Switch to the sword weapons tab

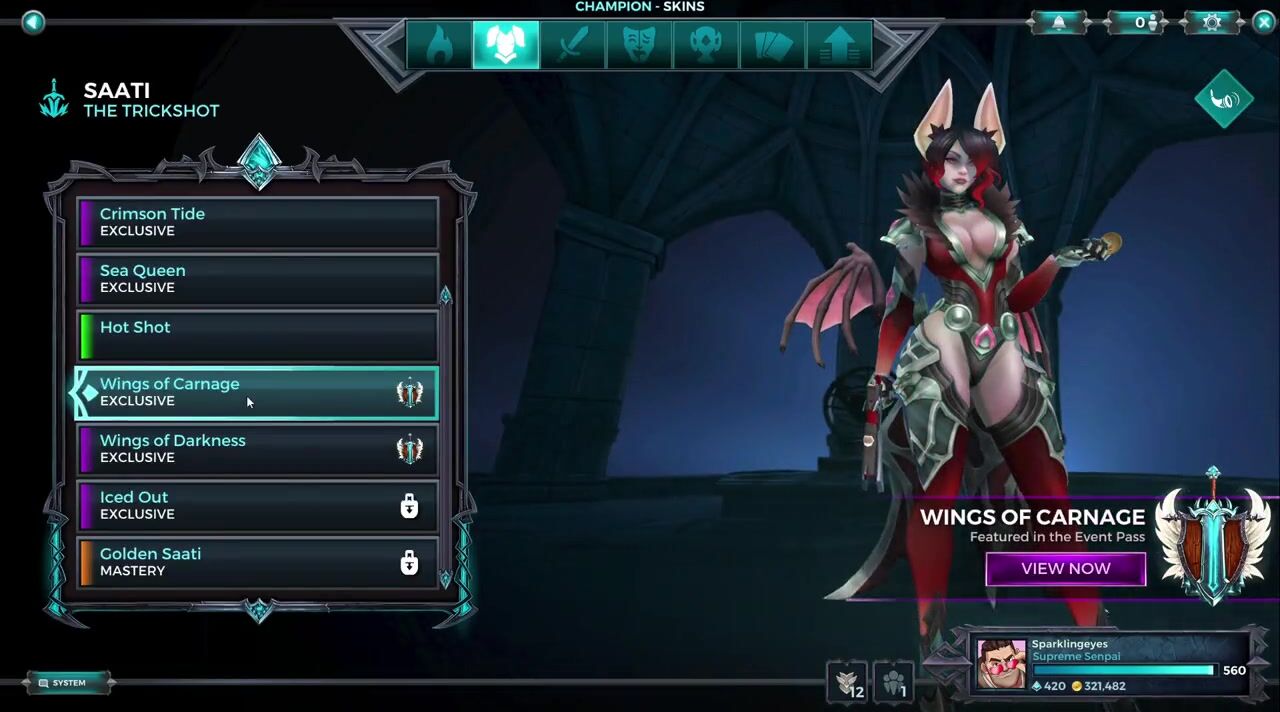pos(572,45)
